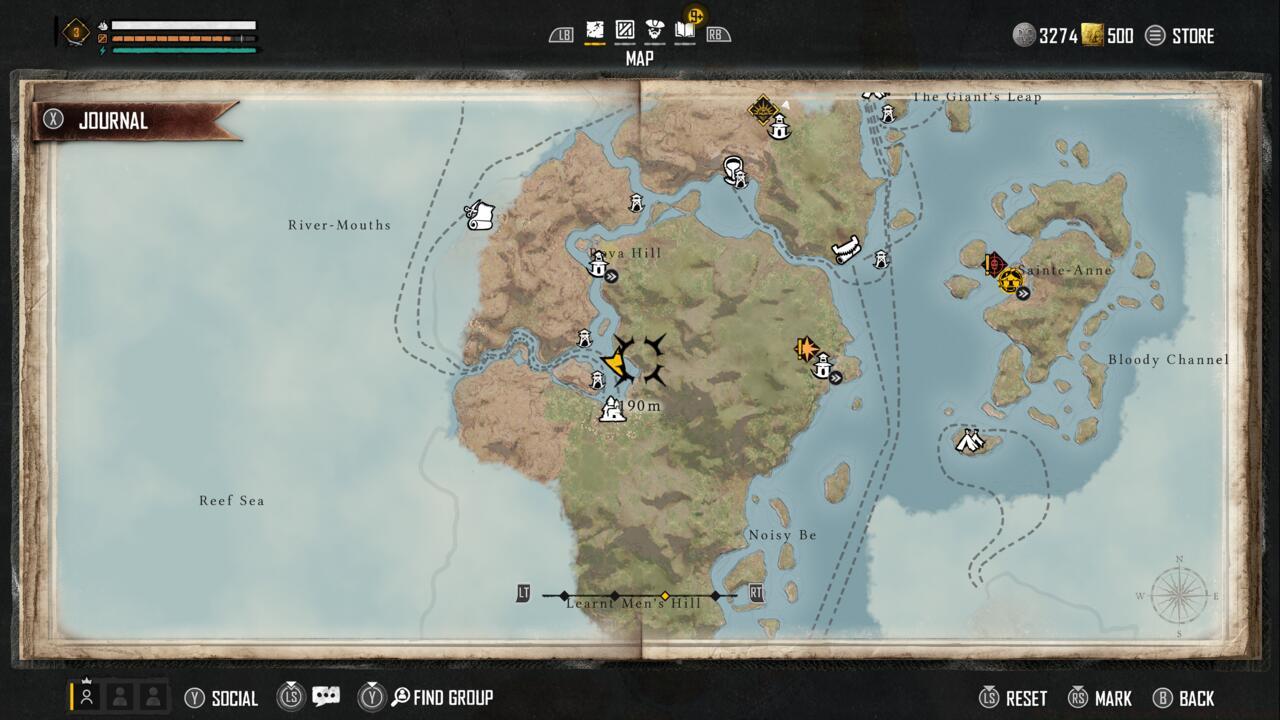The width and height of the screenshot is (1280, 720).
Task: Click the orange explosion alert marker
Action: click(x=805, y=349)
